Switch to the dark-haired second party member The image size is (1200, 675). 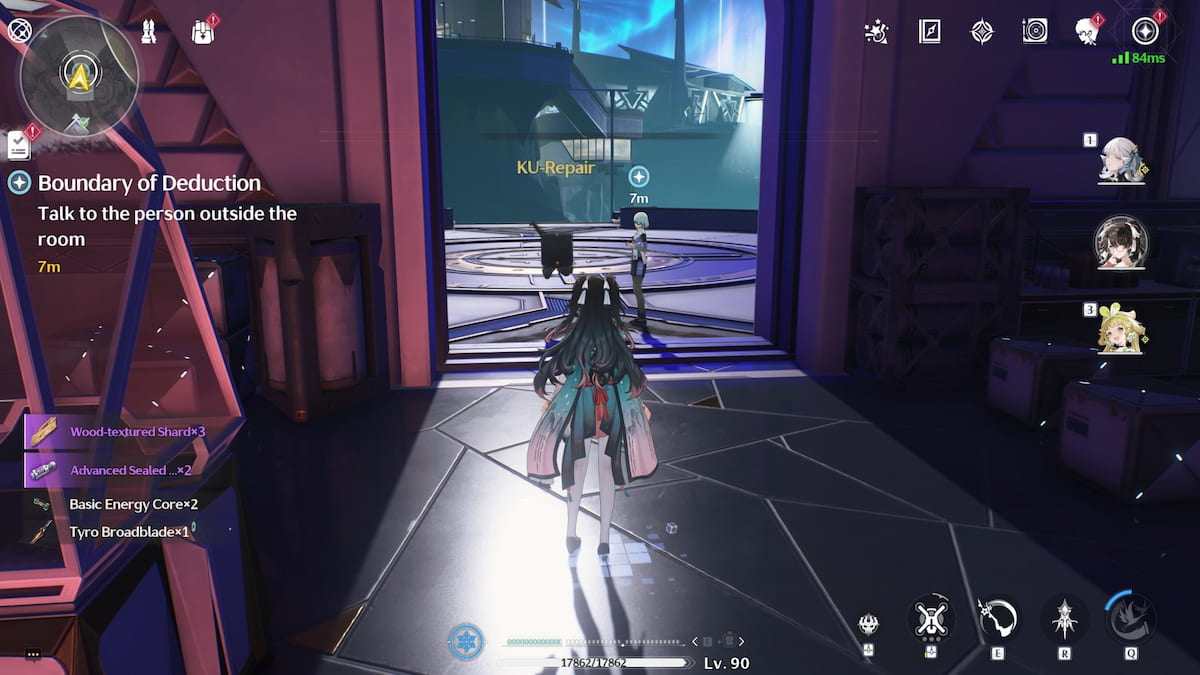[x=1122, y=241]
